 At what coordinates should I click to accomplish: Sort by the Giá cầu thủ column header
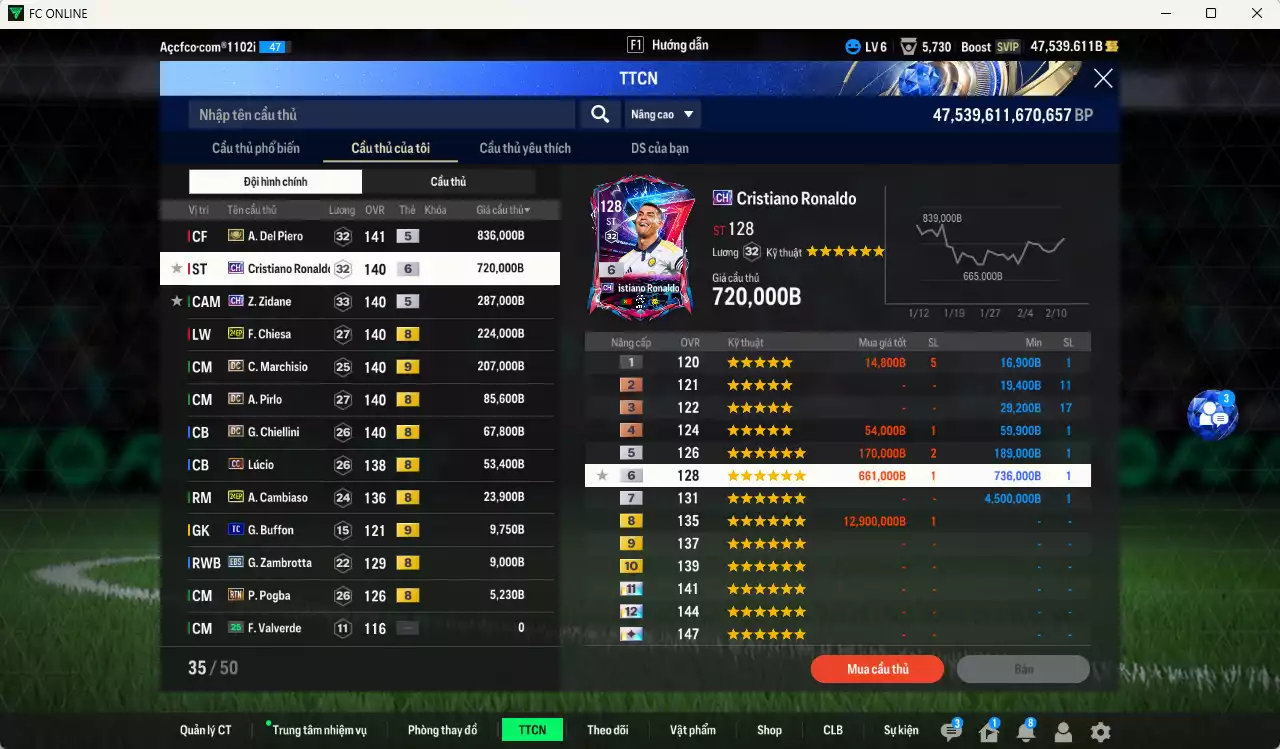point(503,210)
